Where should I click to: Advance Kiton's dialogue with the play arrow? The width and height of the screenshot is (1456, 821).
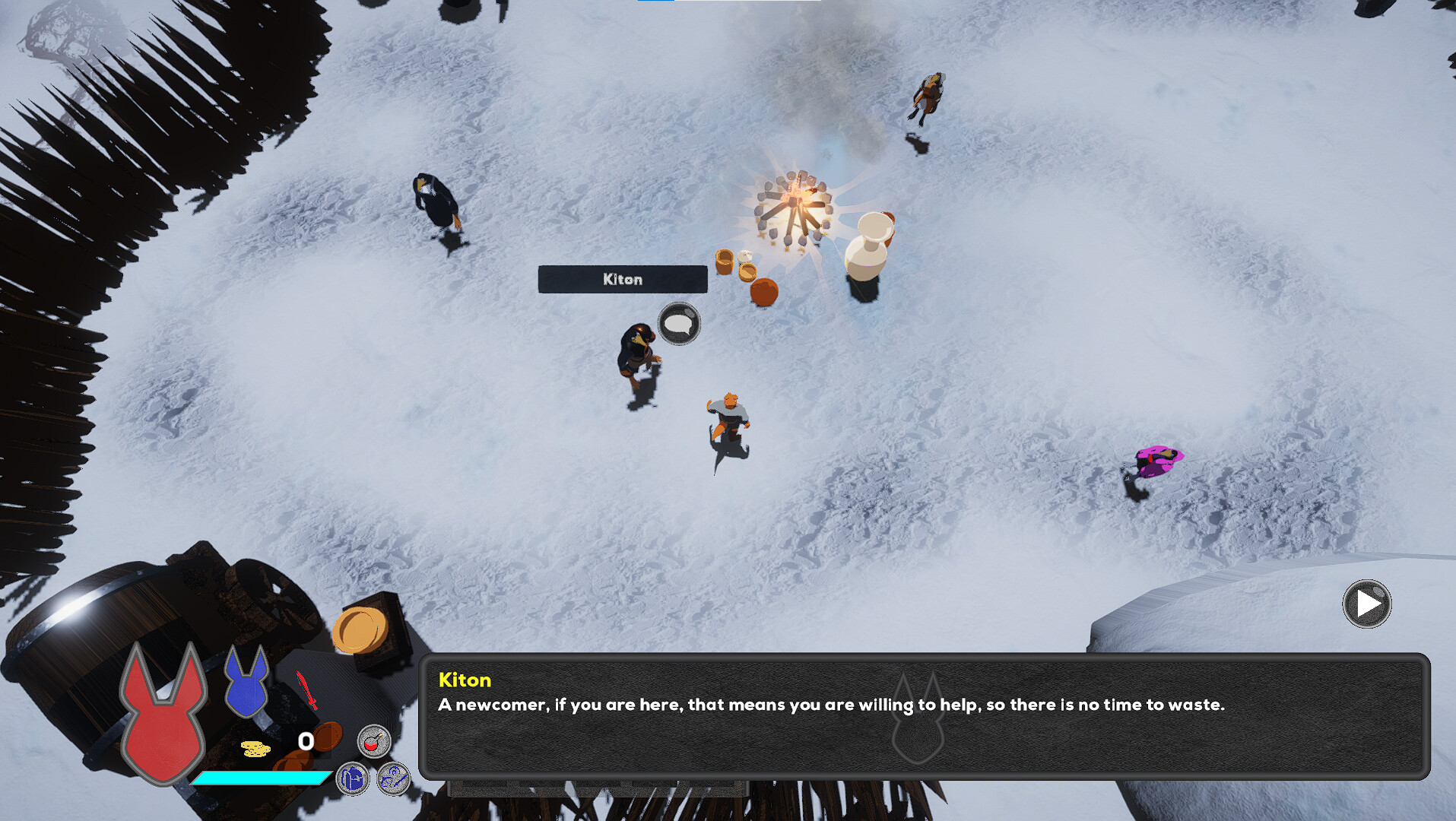tap(1366, 604)
